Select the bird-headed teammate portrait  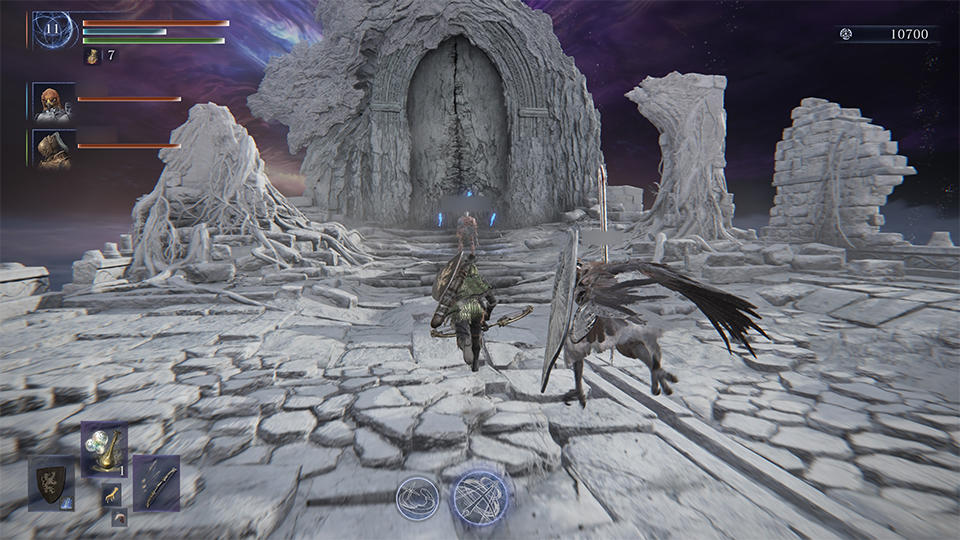point(53,102)
